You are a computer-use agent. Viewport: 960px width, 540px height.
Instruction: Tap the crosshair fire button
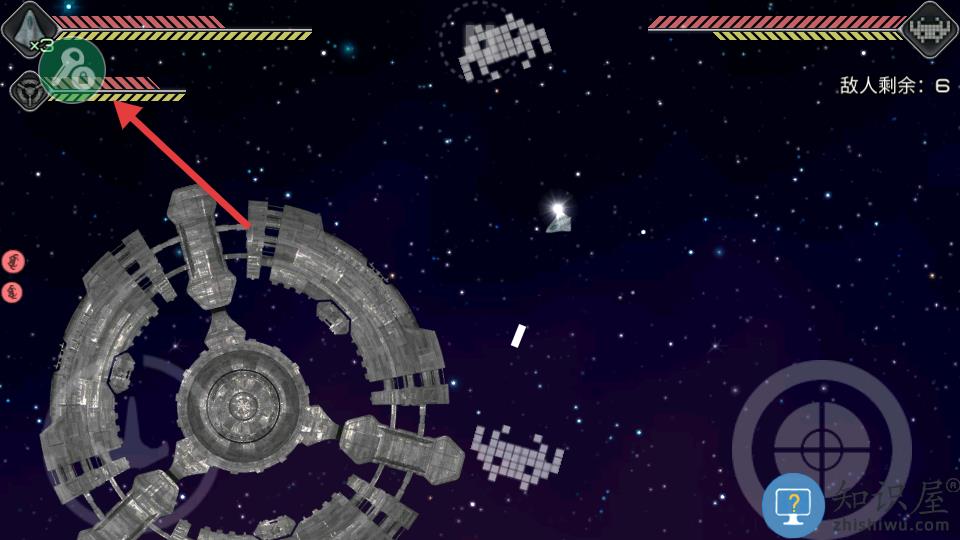pyautogui.click(x=822, y=445)
